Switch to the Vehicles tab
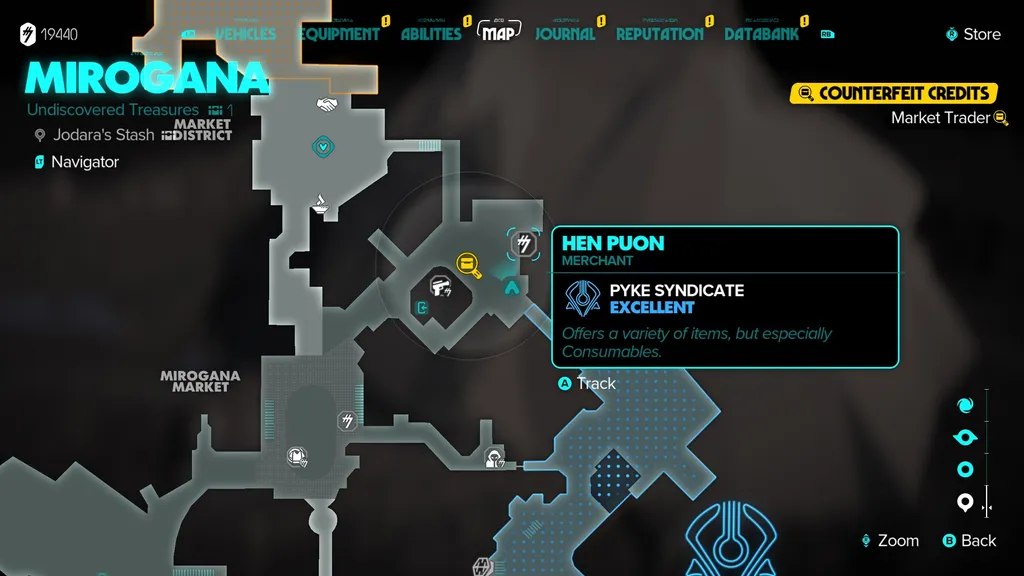The width and height of the screenshot is (1024, 576). 246,34
